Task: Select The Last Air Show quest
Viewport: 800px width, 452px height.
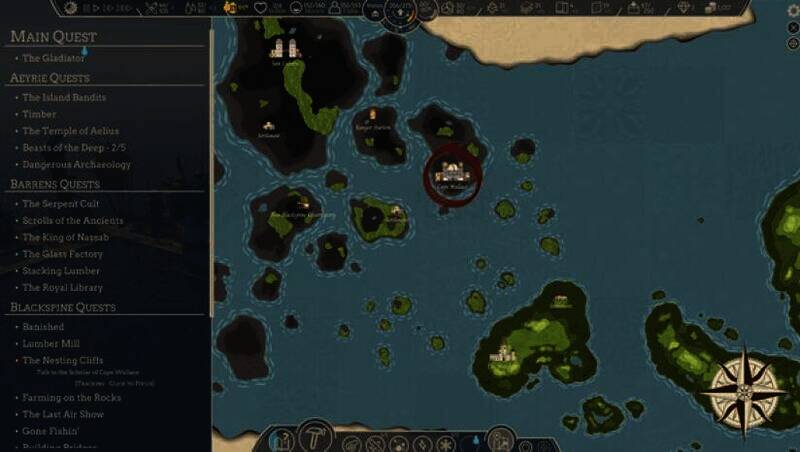Action: [61, 414]
